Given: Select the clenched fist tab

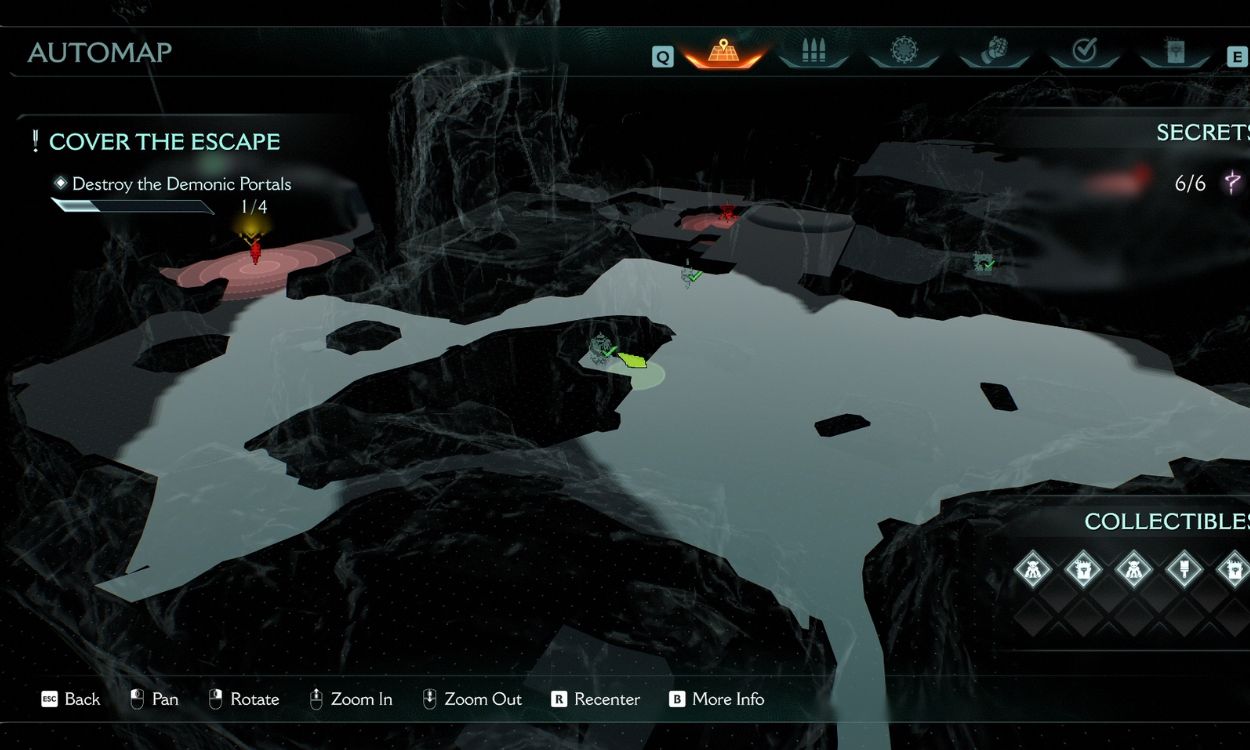Looking at the screenshot, I should pos(994,50).
